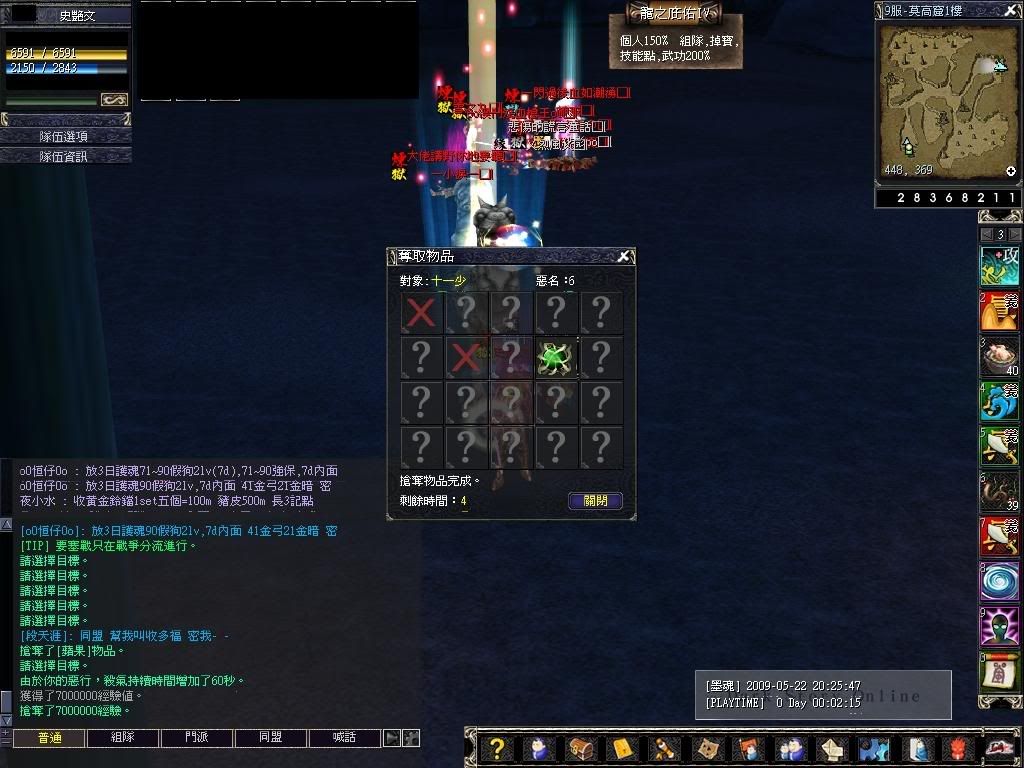The image size is (1024, 768).
Task: Open the yellow question mark help icon
Action: (497, 748)
